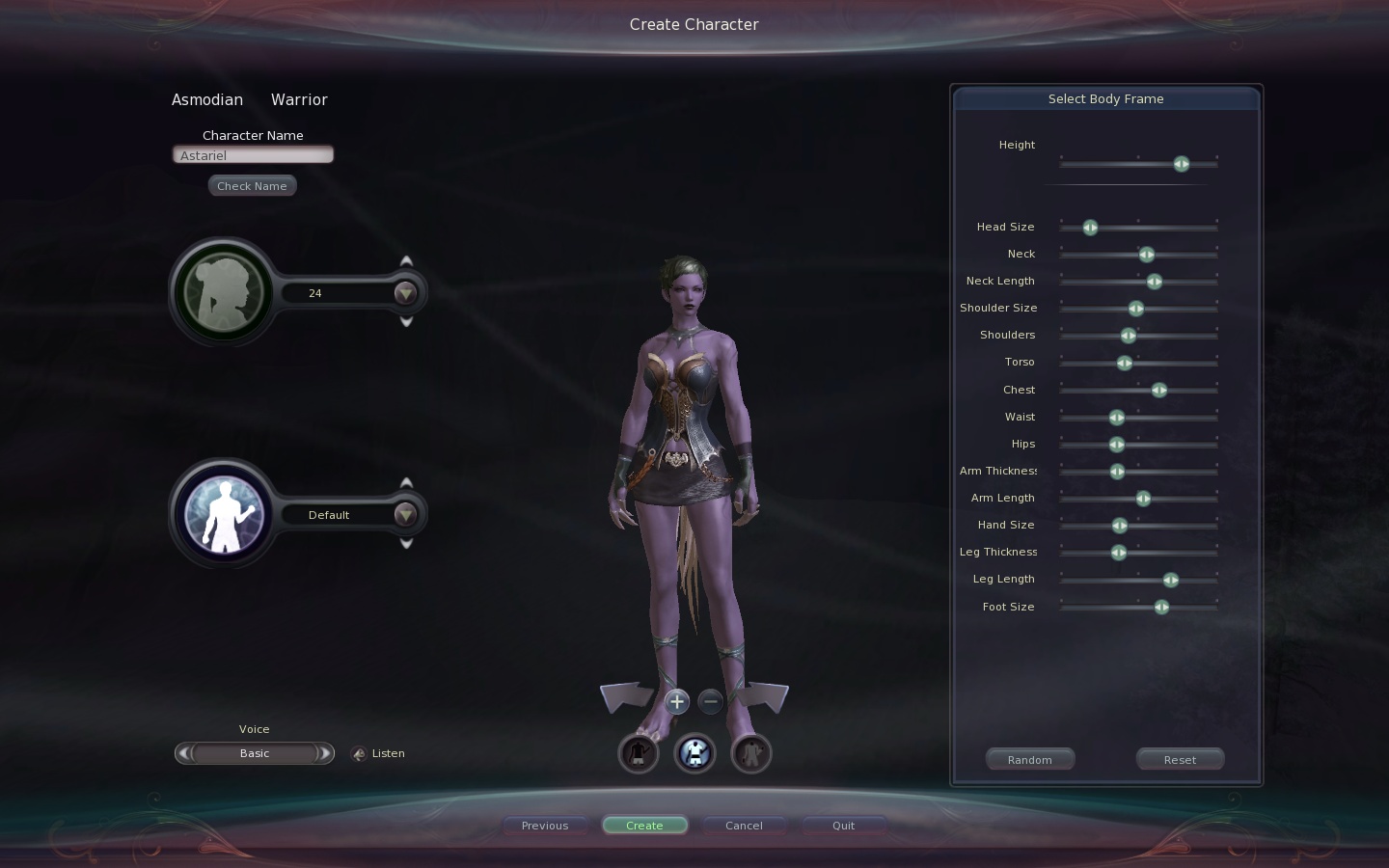Click the right rotate character arrow
The height and width of the screenshot is (868, 1389).
[x=764, y=696]
